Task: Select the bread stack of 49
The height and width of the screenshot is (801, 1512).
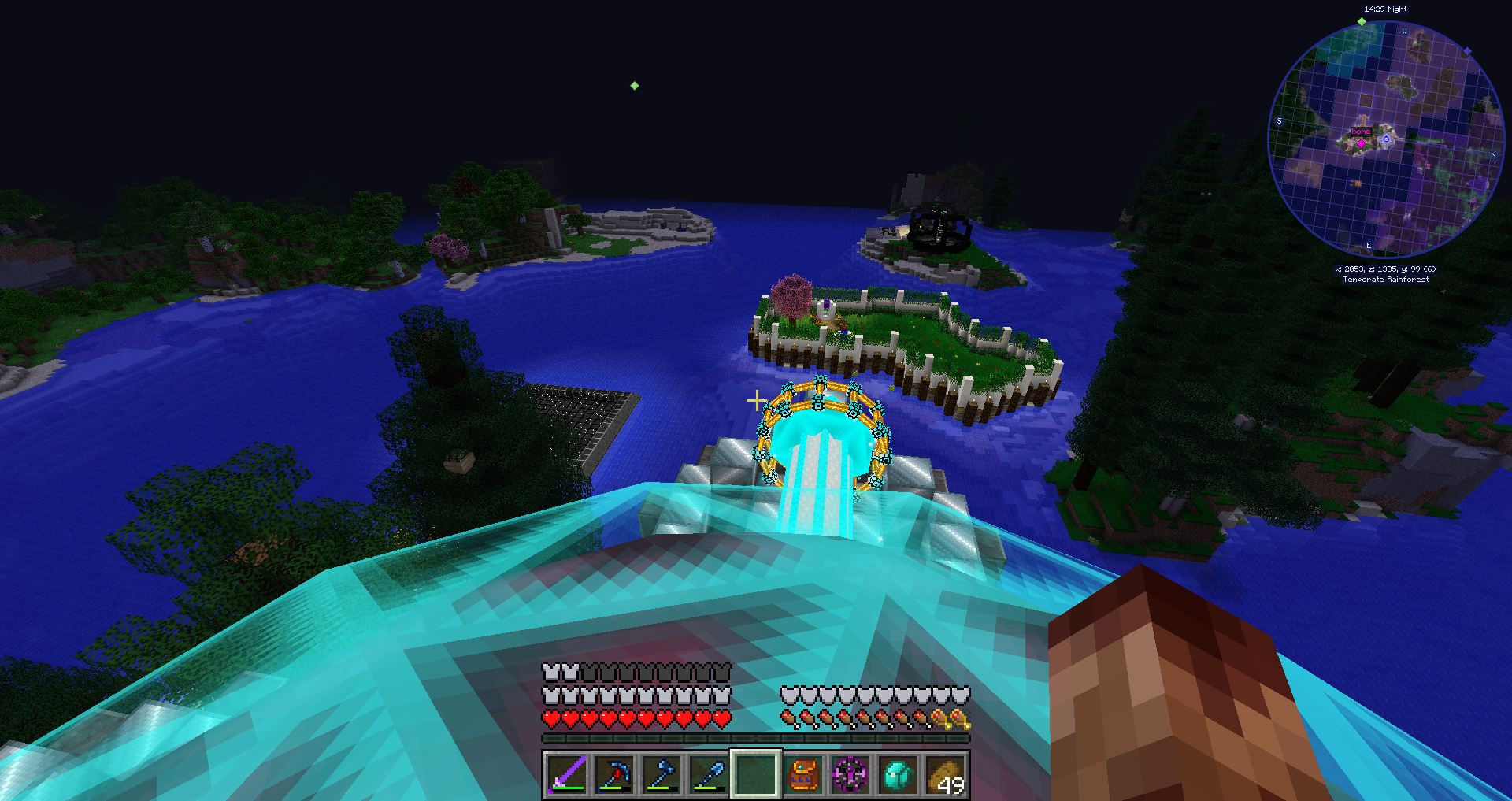Action: pyautogui.click(x=945, y=774)
